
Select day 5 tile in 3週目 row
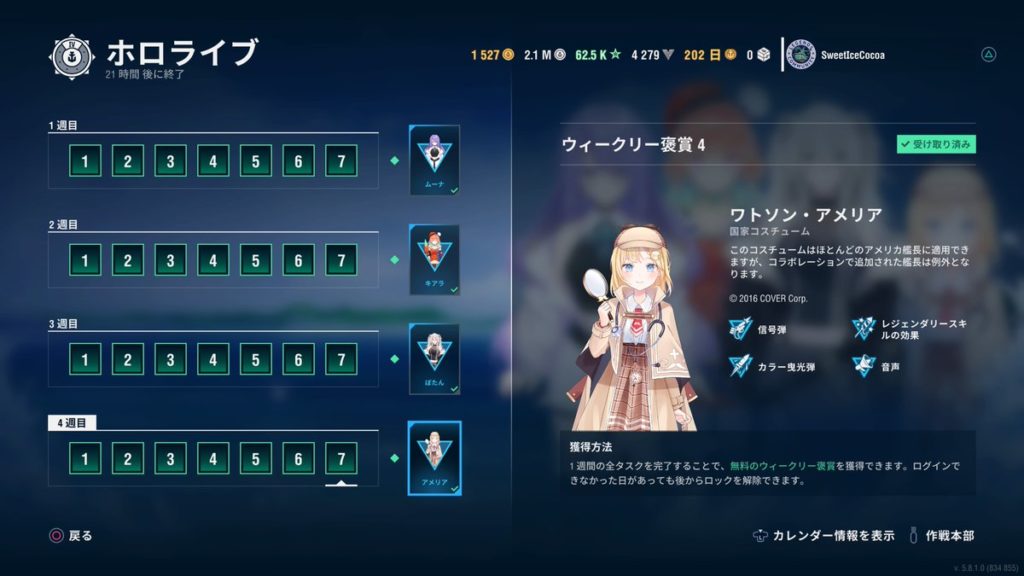(256, 359)
